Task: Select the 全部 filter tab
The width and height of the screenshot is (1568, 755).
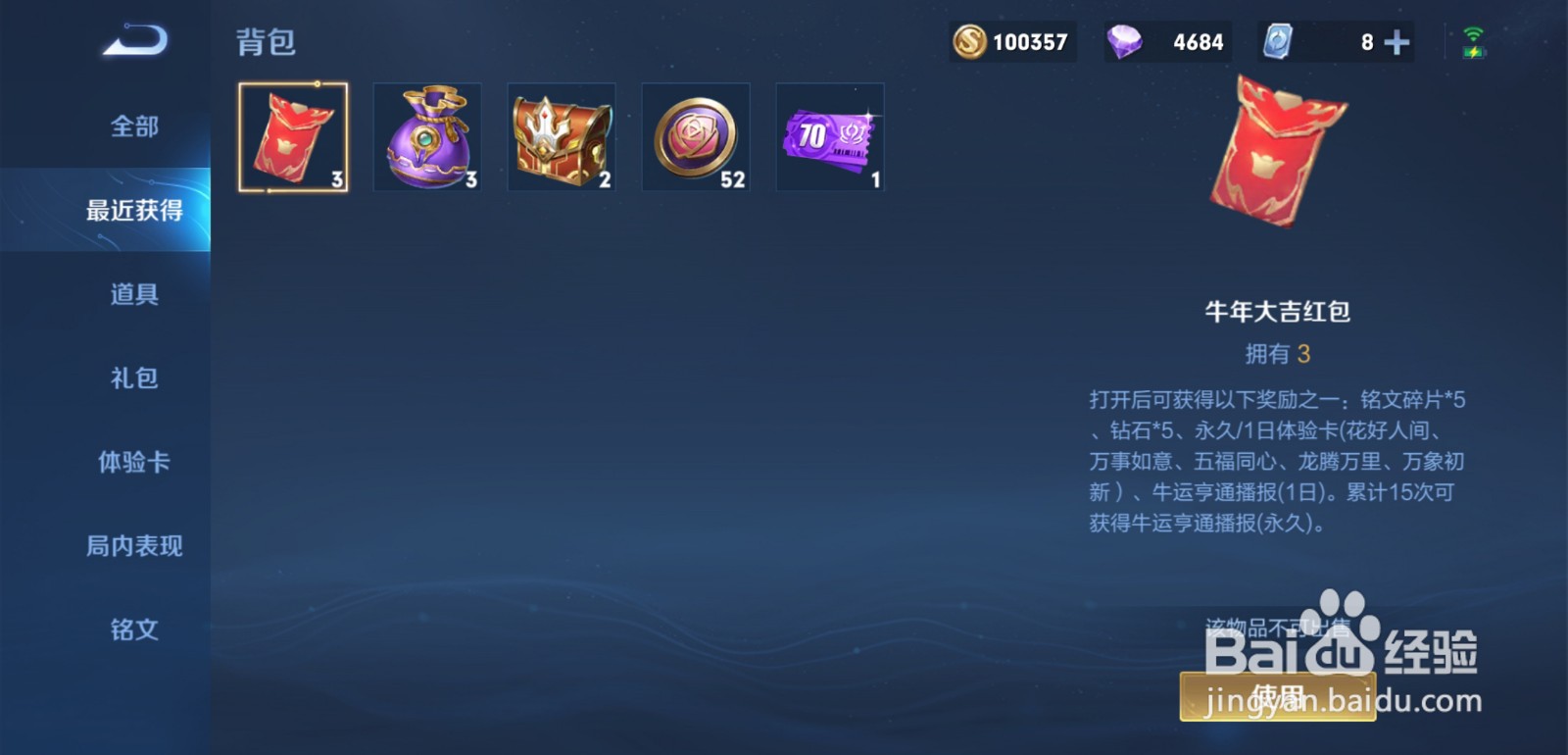Action: [x=132, y=126]
